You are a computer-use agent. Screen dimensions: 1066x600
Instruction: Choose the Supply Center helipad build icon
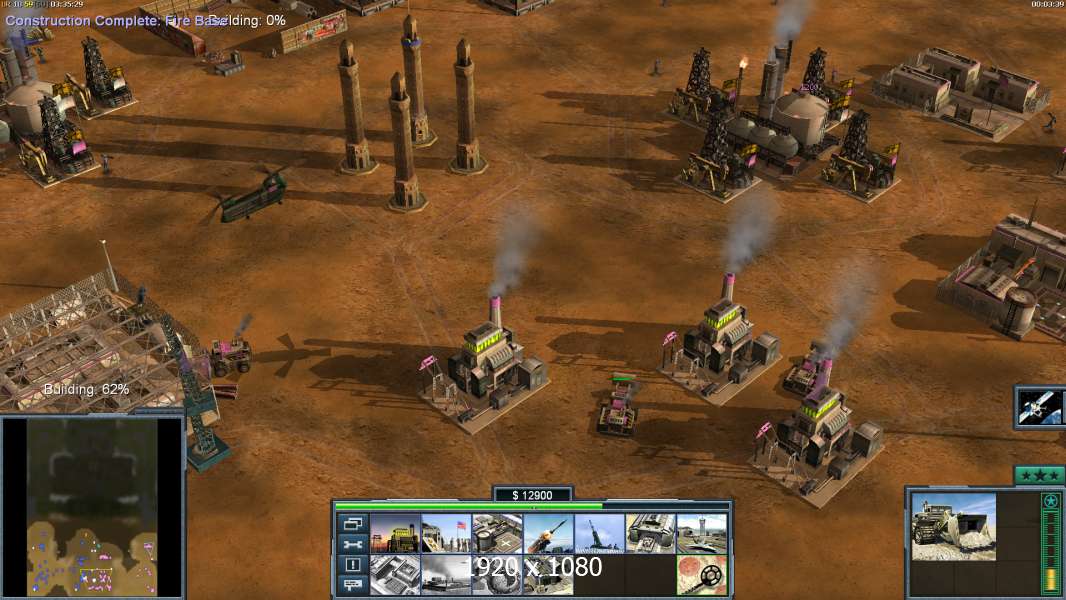tap(496, 534)
